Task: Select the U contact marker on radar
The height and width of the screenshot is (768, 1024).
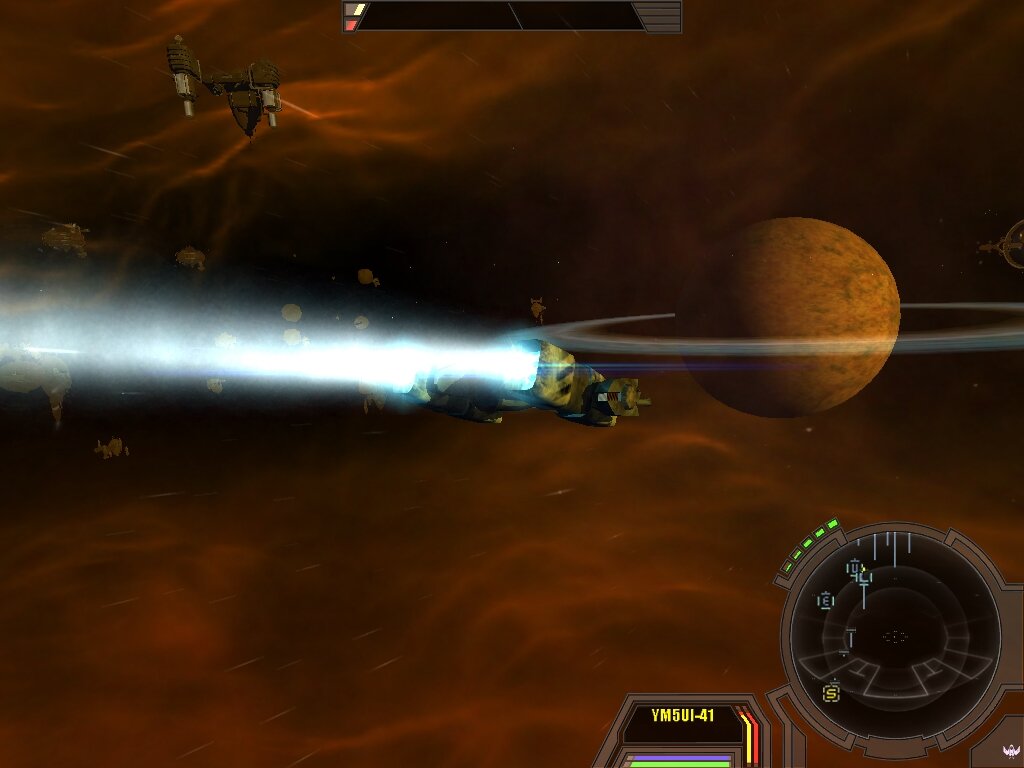Action: pos(855,570)
